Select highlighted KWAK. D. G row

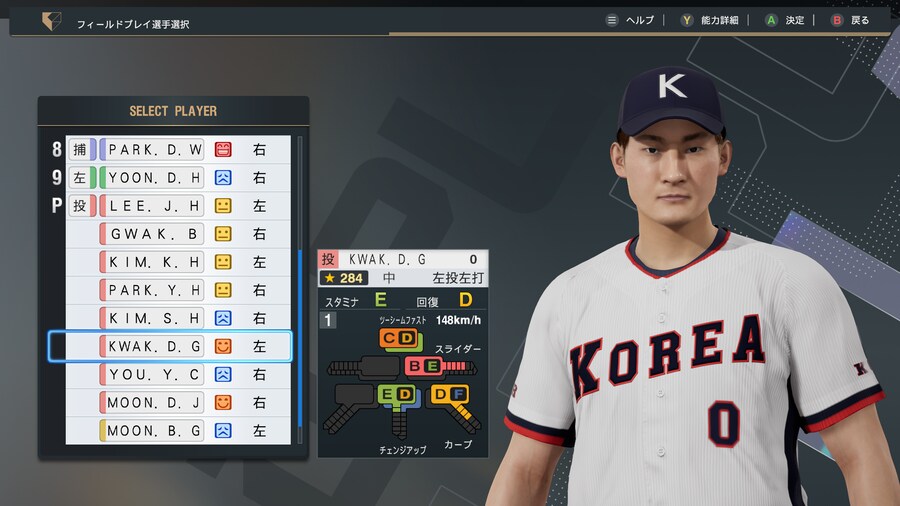click(154, 346)
